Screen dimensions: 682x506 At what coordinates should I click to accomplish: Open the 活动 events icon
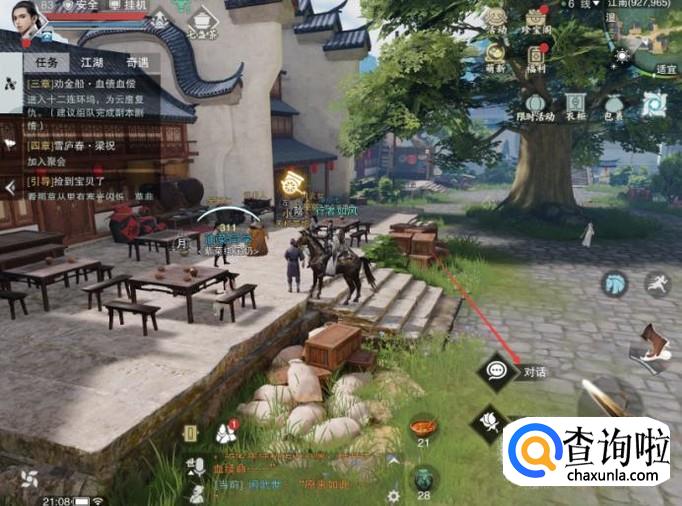coord(497,22)
